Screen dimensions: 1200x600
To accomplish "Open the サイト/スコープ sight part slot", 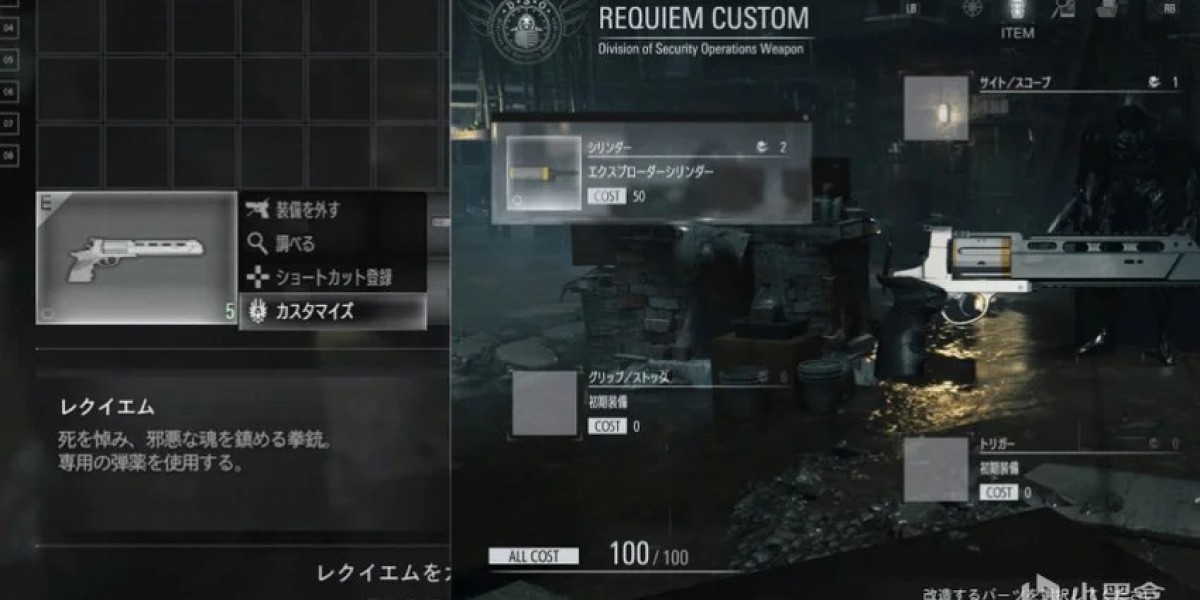I will tap(936, 108).
